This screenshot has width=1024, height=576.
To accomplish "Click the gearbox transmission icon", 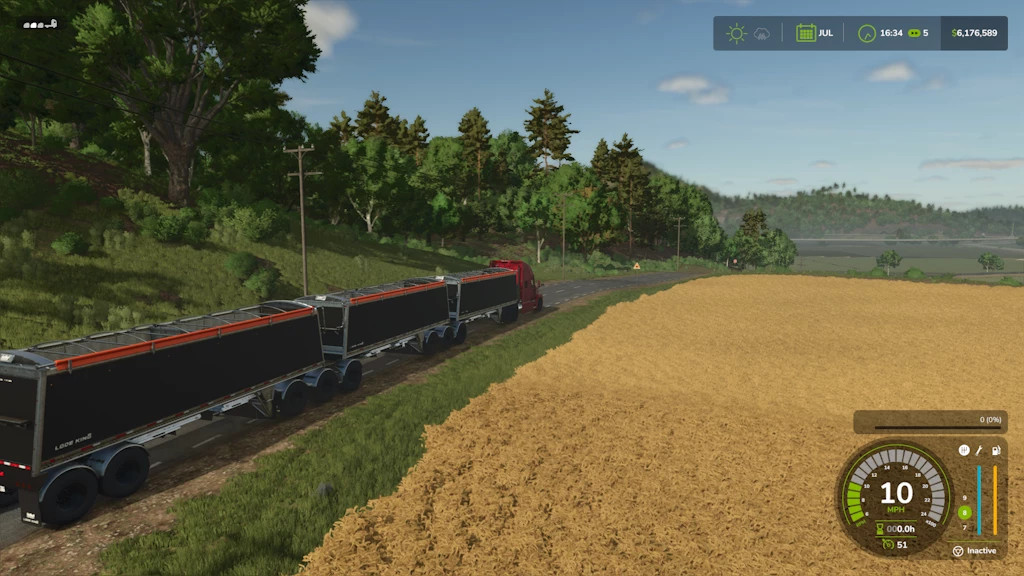I will 964,451.
